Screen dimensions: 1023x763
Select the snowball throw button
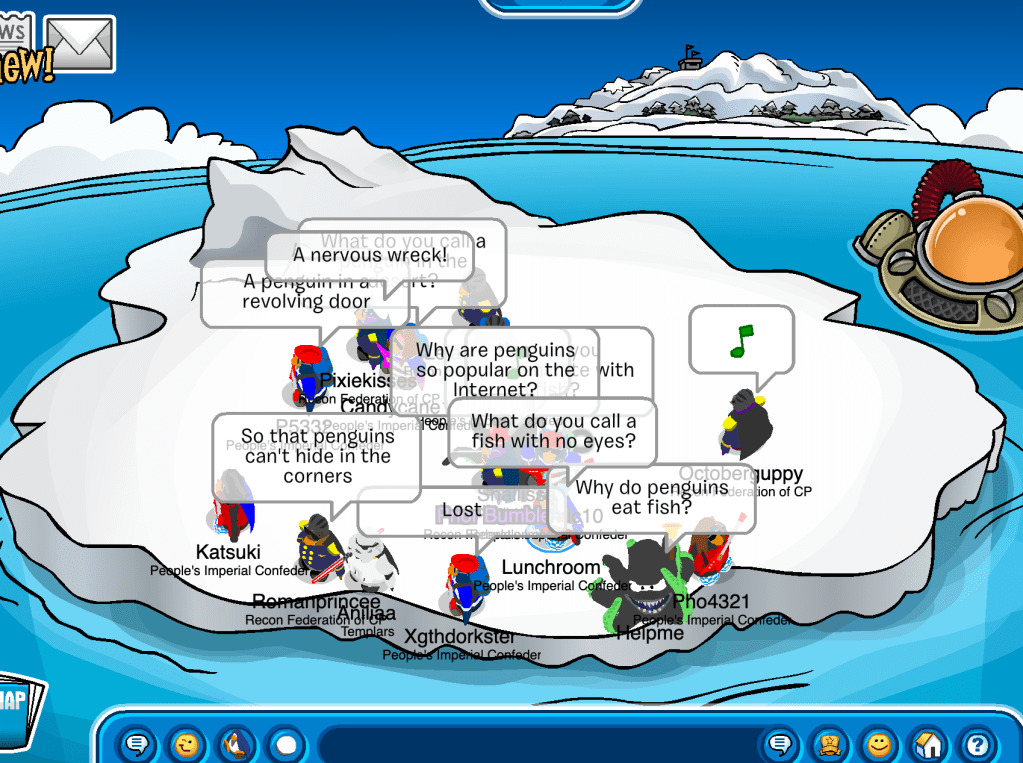(286, 745)
